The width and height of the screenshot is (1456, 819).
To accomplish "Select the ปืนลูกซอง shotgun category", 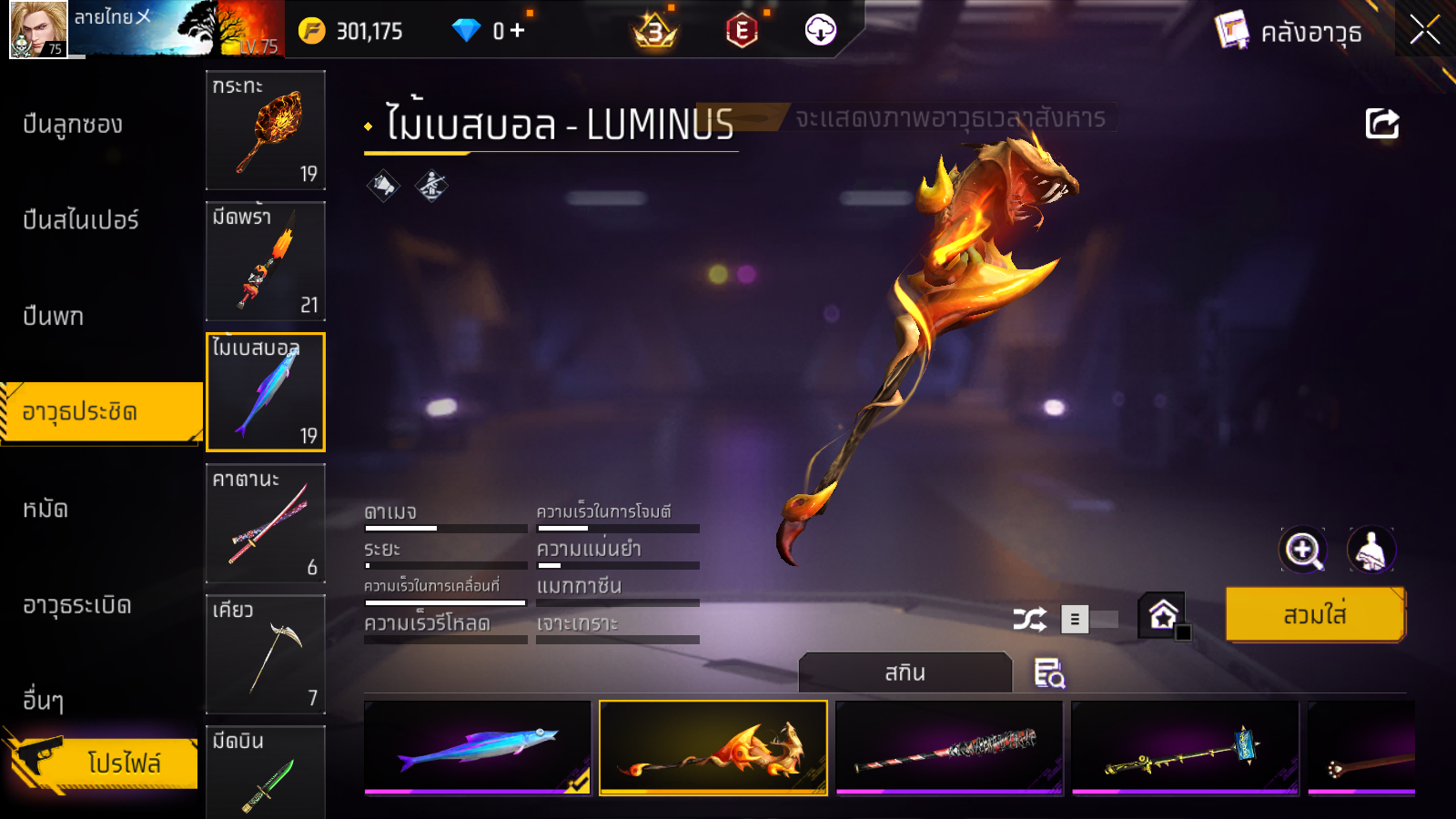I will pos(73,125).
